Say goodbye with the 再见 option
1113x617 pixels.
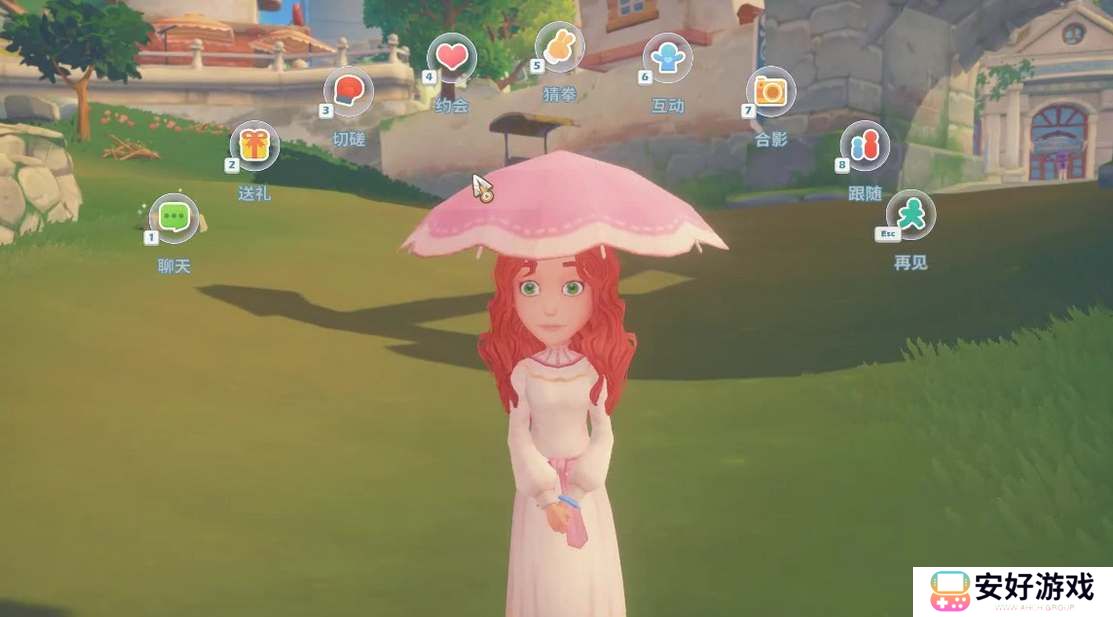(x=911, y=214)
